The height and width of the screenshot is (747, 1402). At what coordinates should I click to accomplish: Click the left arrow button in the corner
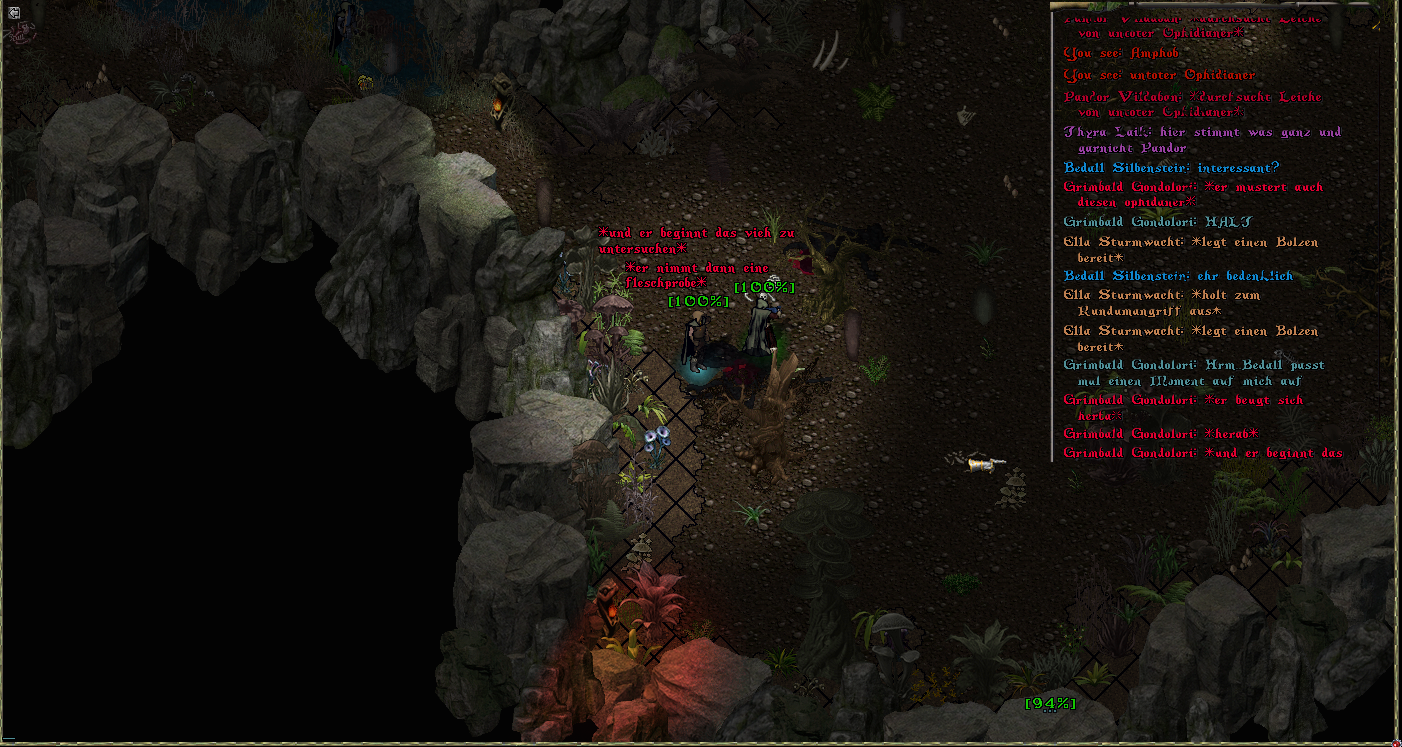[11, 12]
